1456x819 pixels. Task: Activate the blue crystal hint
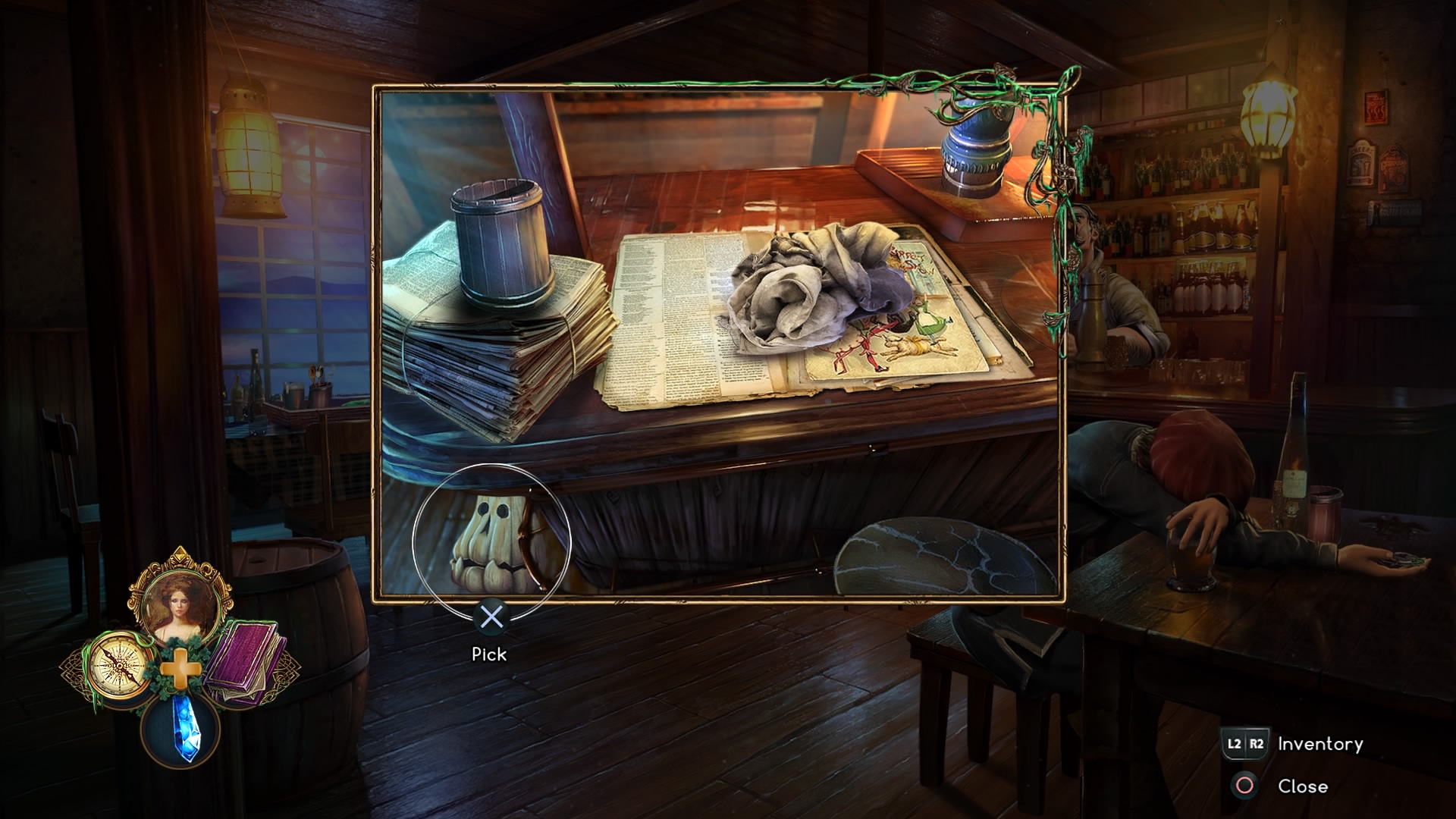point(180,728)
